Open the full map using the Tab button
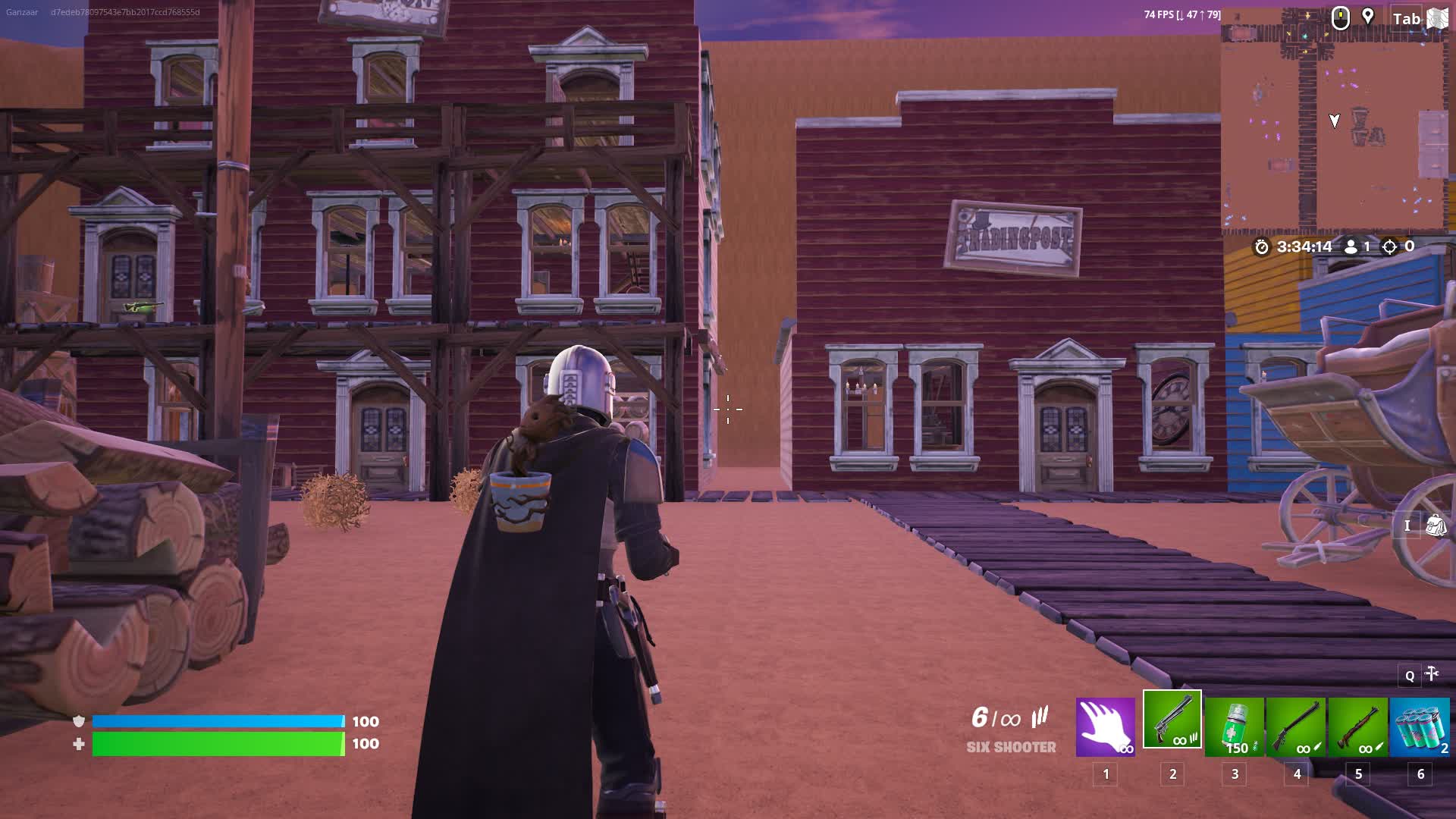This screenshot has height=819, width=1456. (1407, 18)
